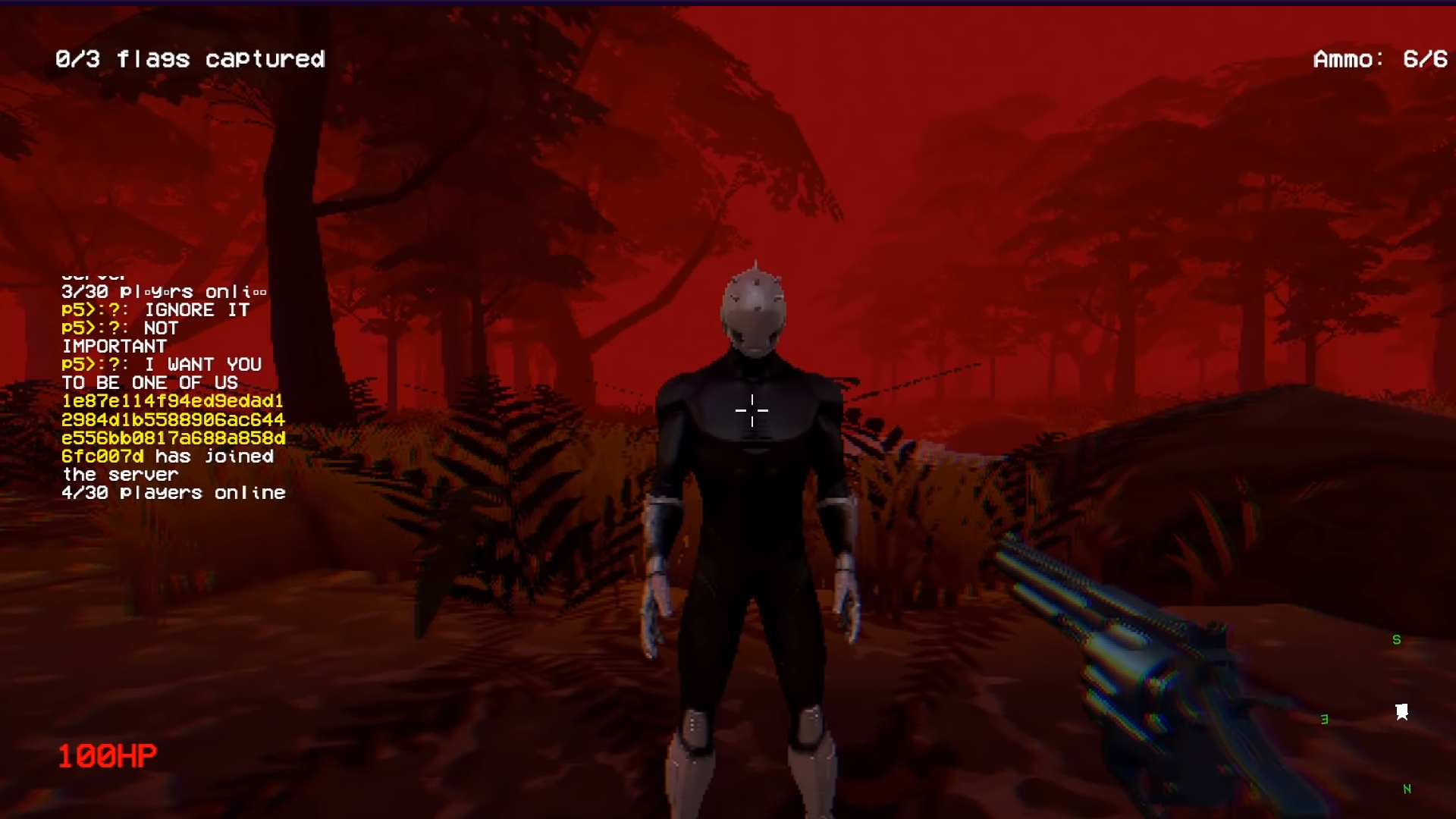Click the green S compass direction indicator
This screenshot has height=819, width=1456.
[x=1396, y=639]
